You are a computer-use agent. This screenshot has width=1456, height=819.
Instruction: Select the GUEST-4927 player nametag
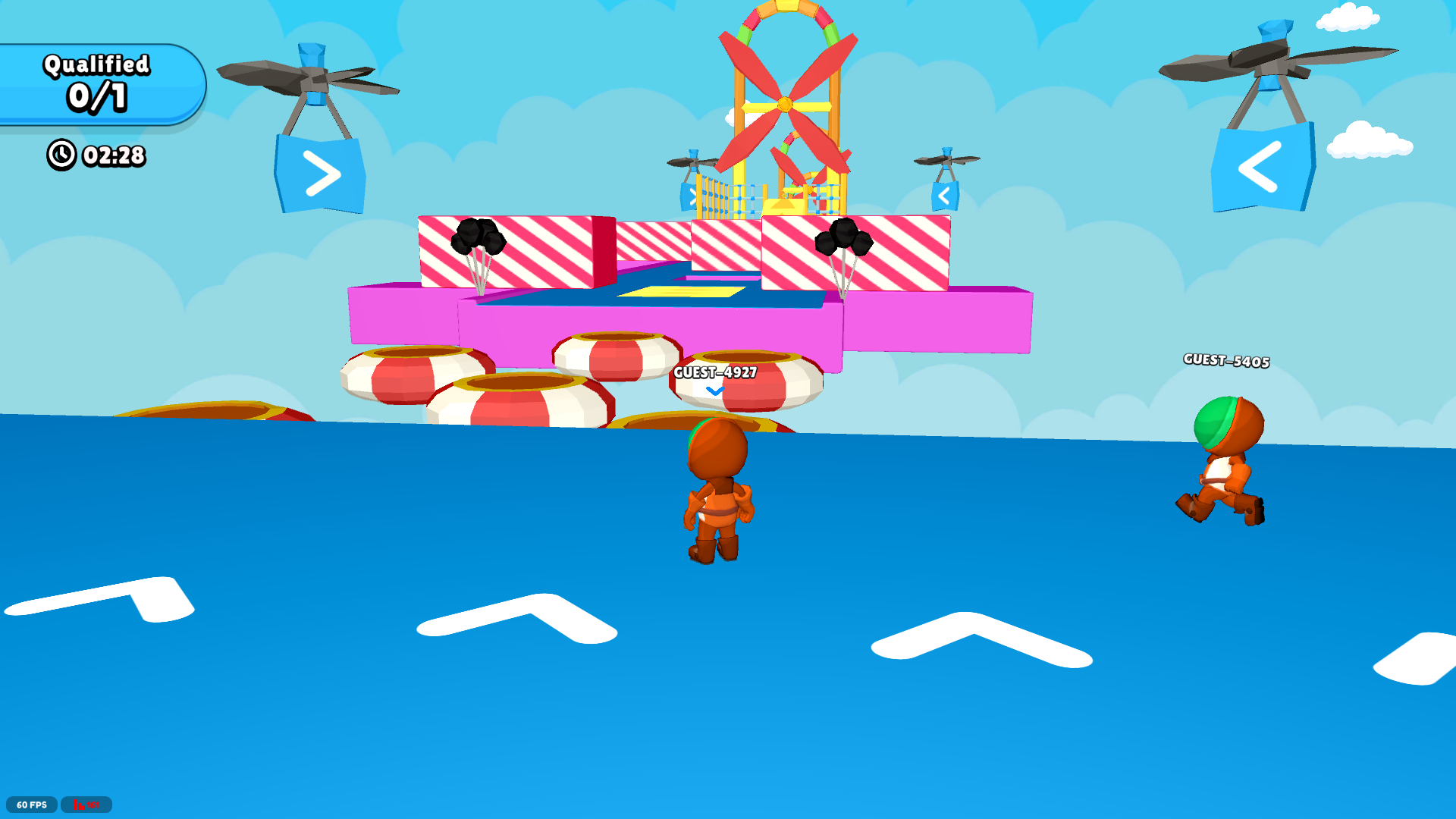[x=714, y=372]
